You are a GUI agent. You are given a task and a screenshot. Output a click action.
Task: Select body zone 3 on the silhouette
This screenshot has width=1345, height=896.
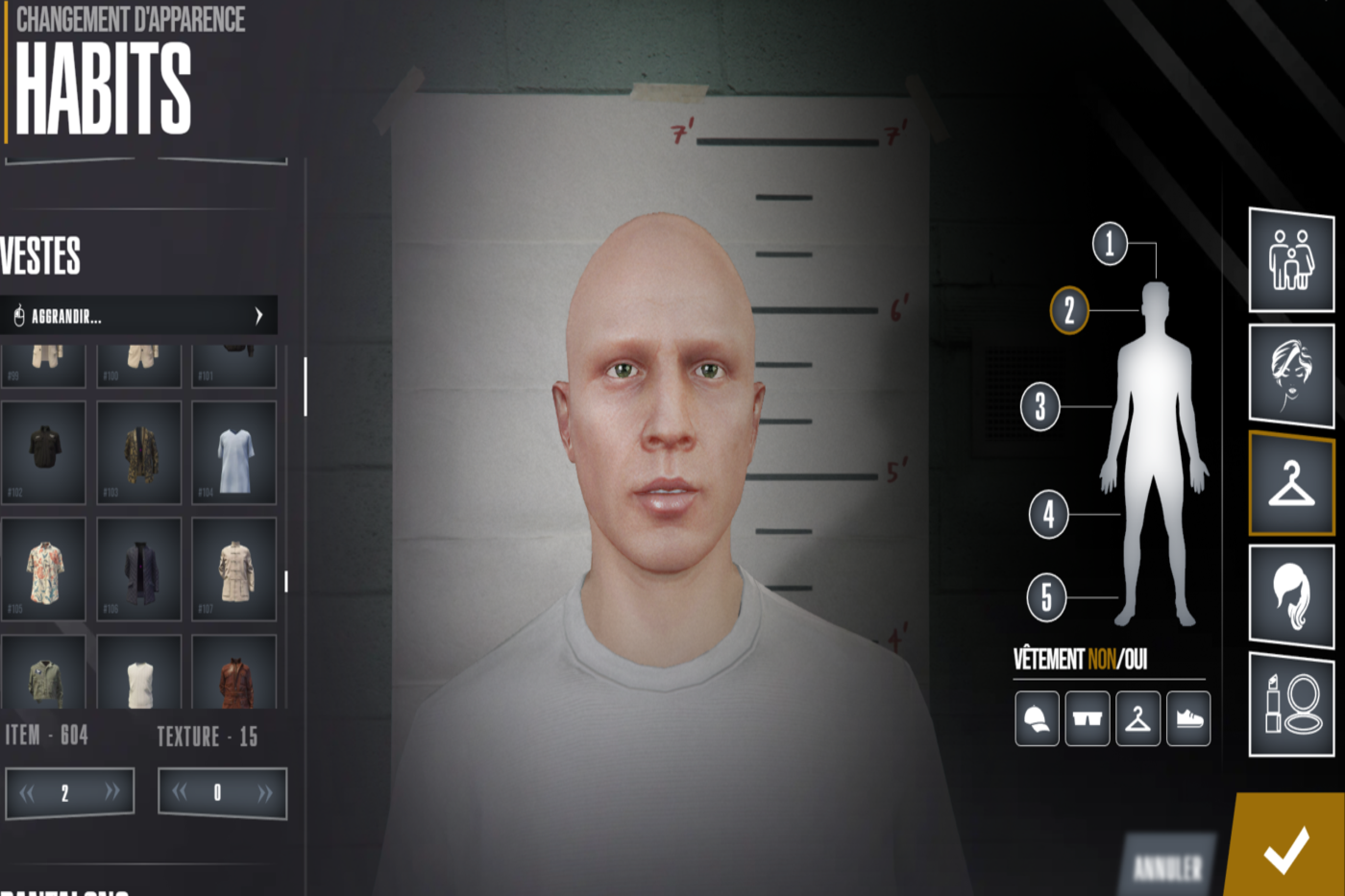1040,406
